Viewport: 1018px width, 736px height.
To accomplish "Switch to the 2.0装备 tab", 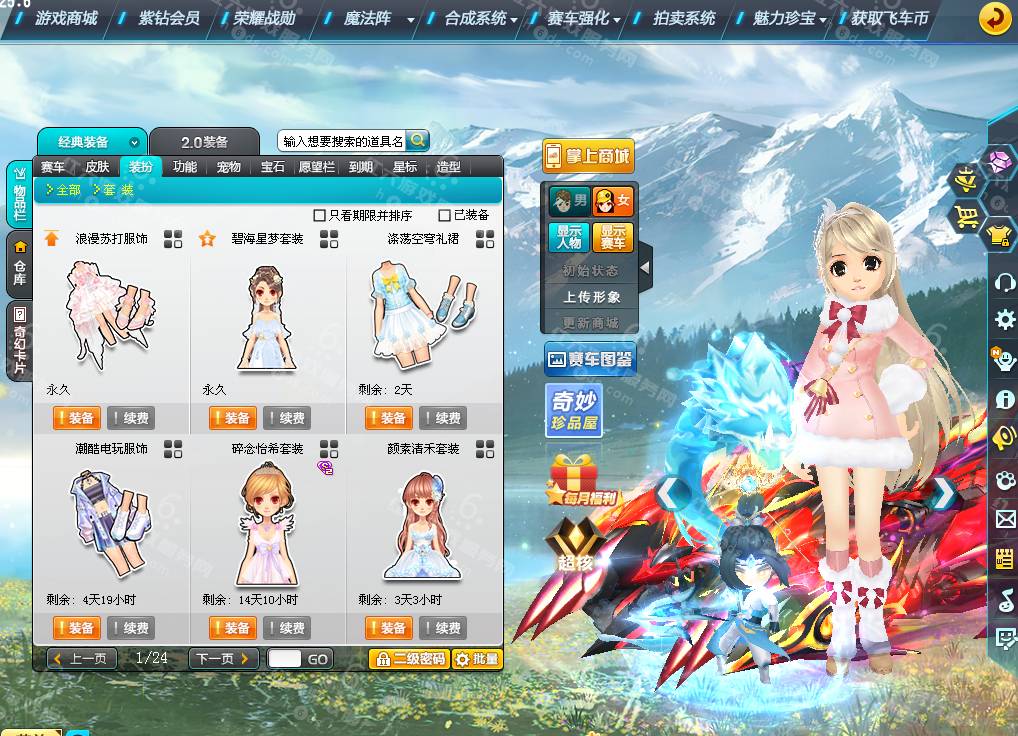I will 204,142.
